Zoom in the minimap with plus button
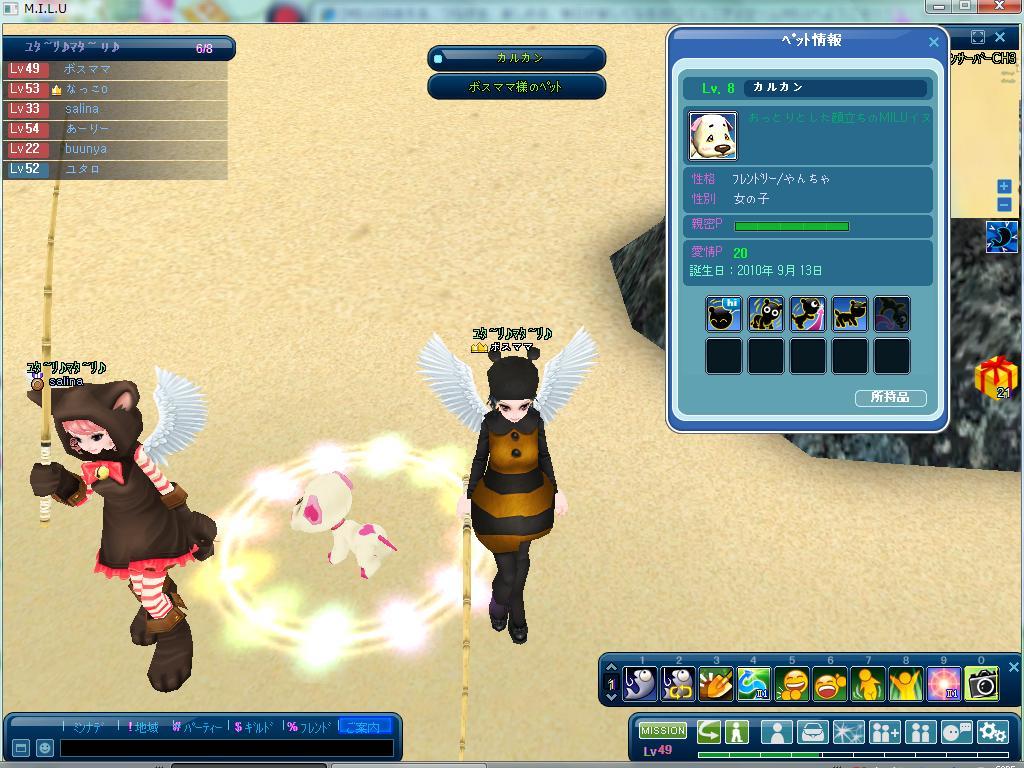 pyautogui.click(x=1004, y=187)
